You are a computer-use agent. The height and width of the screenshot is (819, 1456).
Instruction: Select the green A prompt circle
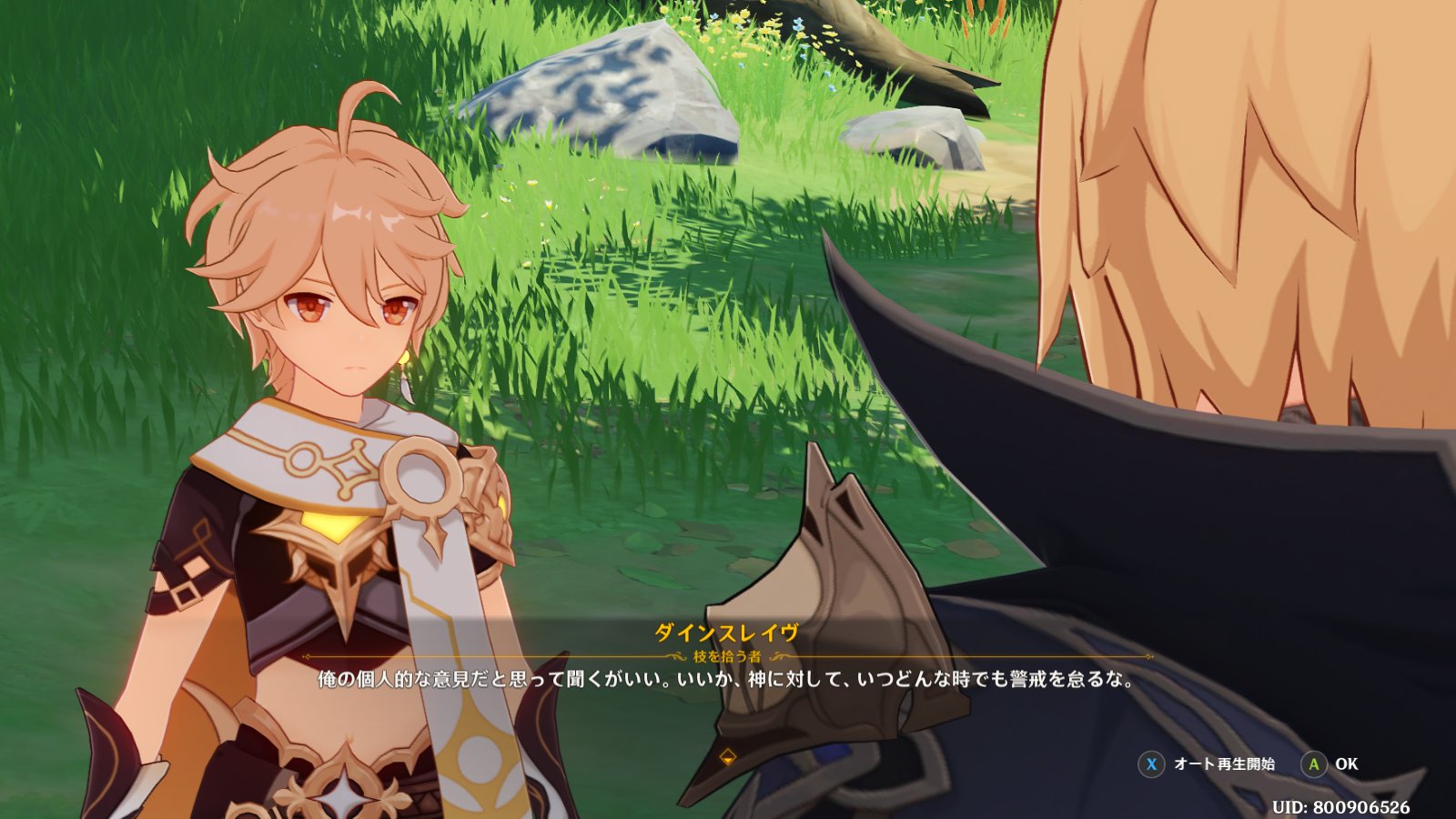[x=1313, y=766]
